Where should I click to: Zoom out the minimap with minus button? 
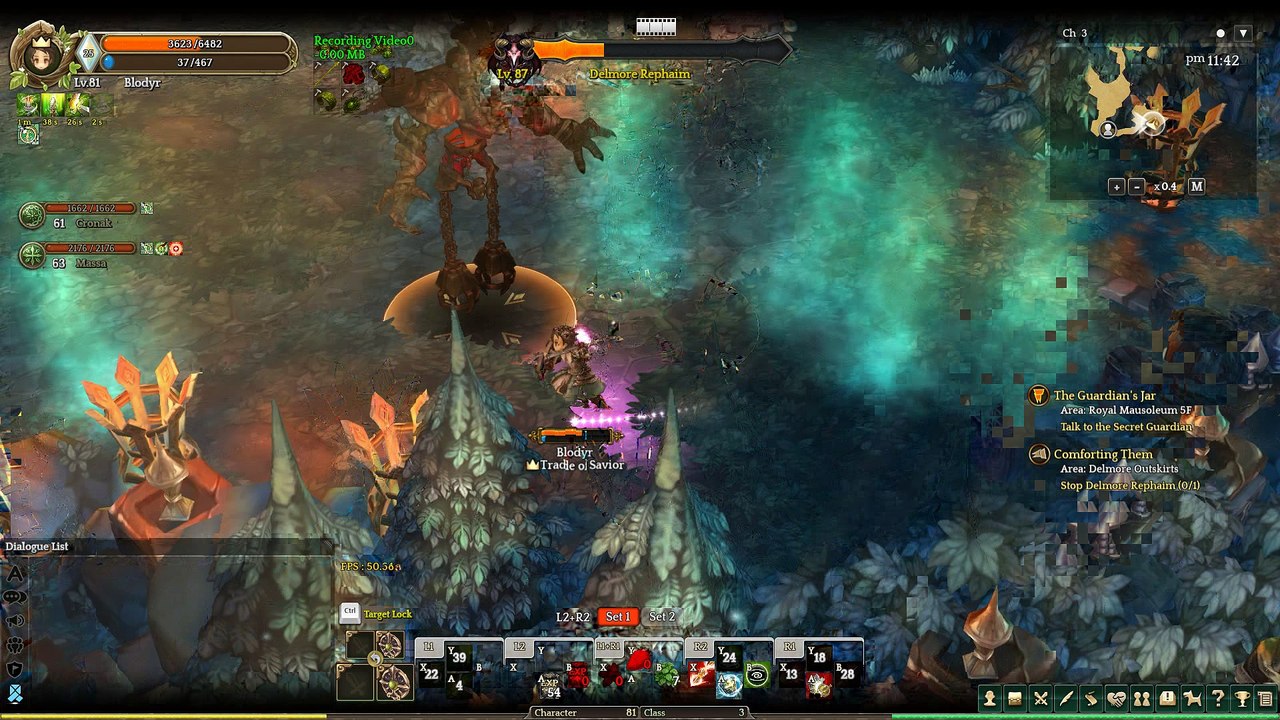1137,186
